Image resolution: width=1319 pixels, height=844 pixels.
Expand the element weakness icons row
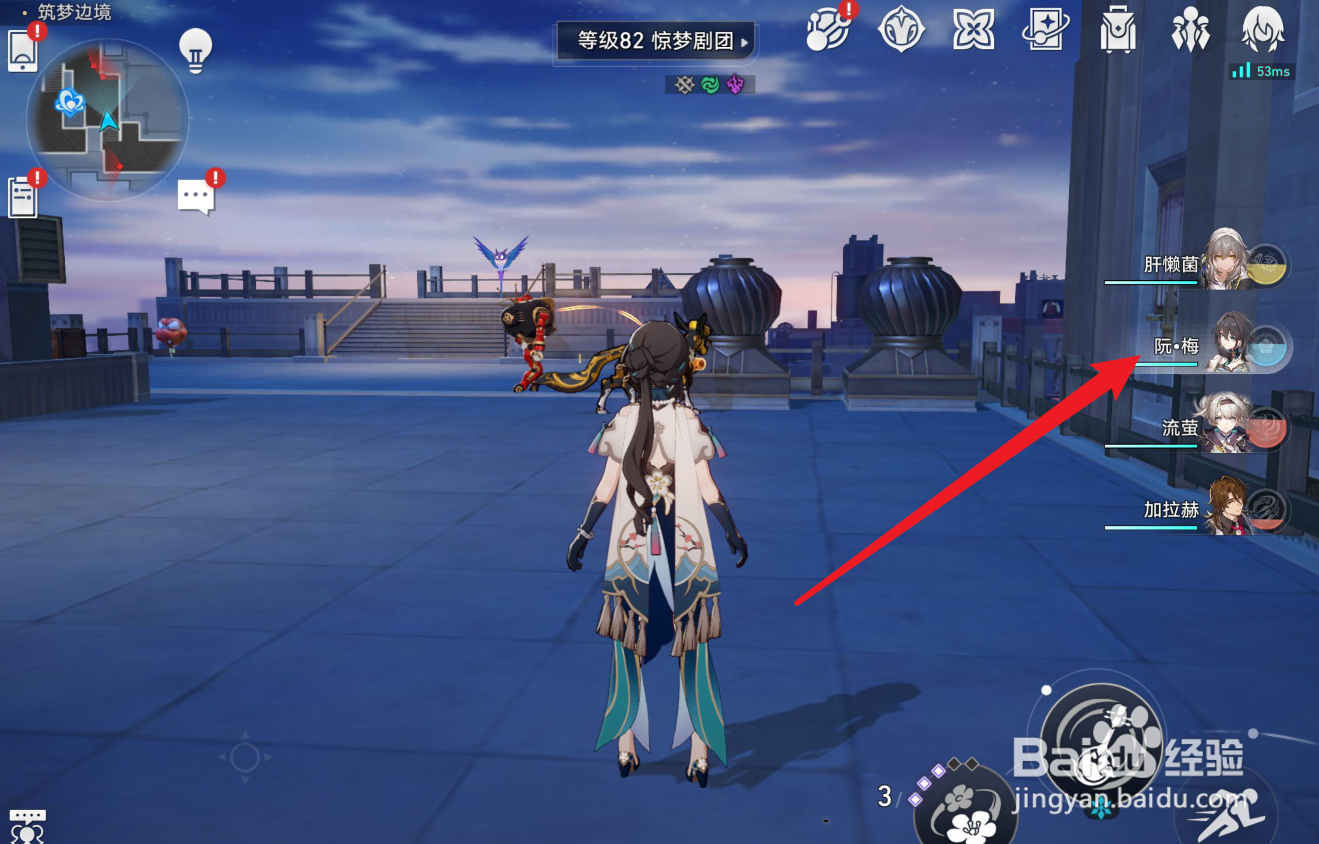[708, 84]
